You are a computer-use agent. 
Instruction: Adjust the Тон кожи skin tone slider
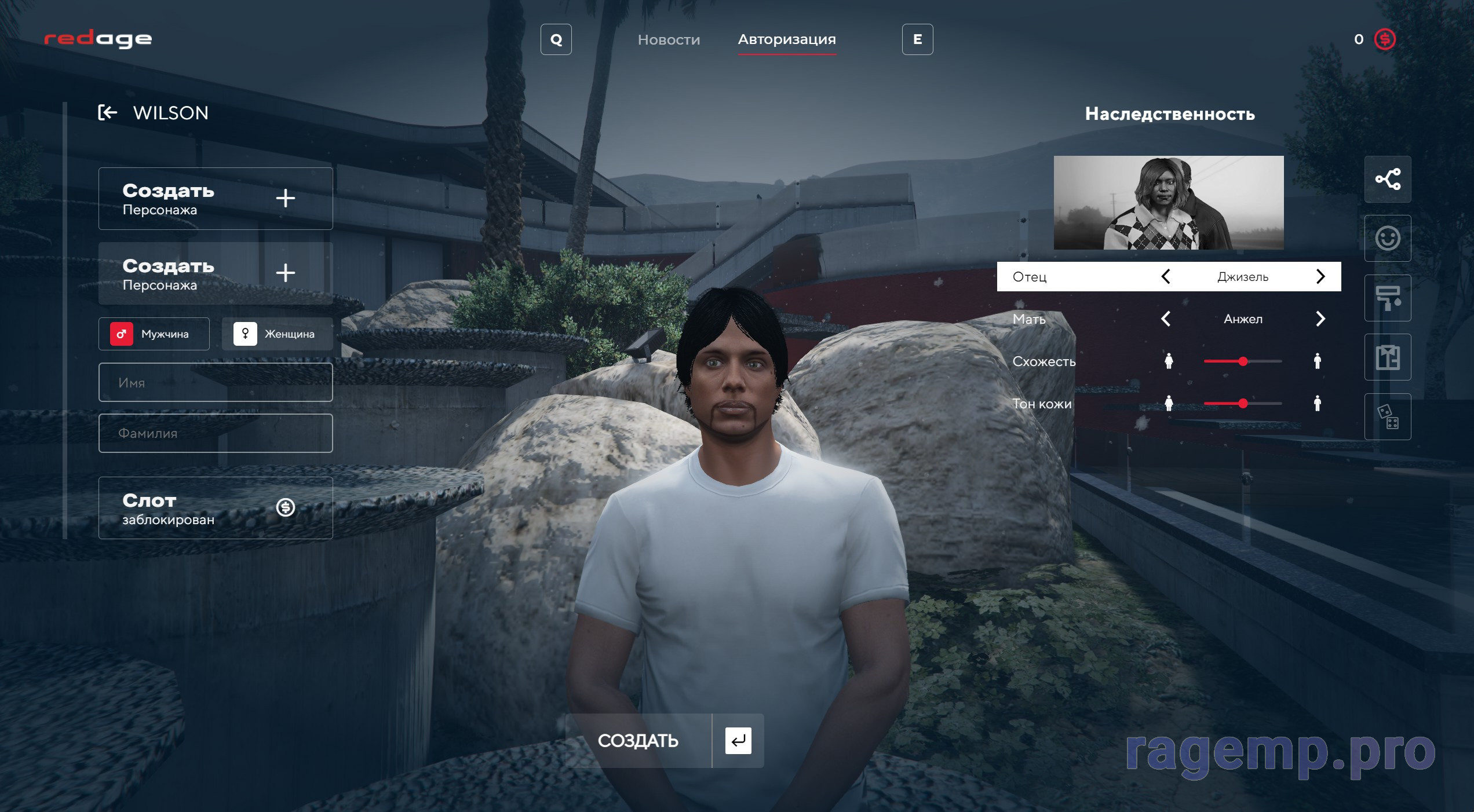(x=1243, y=404)
